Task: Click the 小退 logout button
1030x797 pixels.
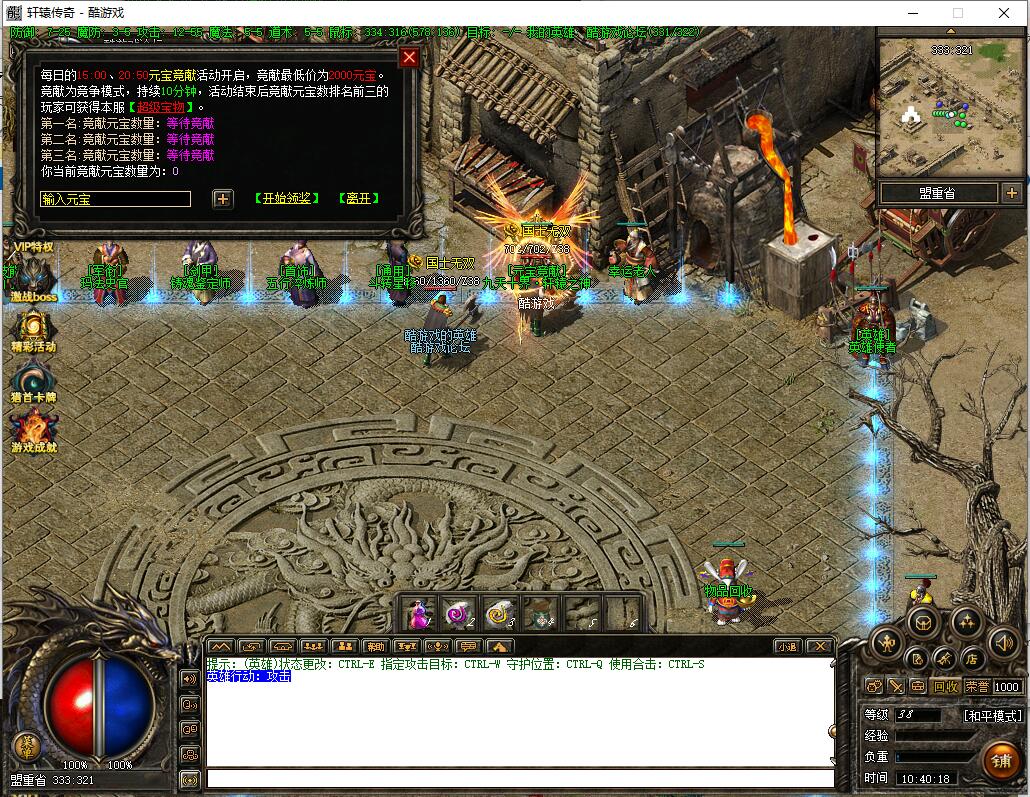Action: (787, 647)
